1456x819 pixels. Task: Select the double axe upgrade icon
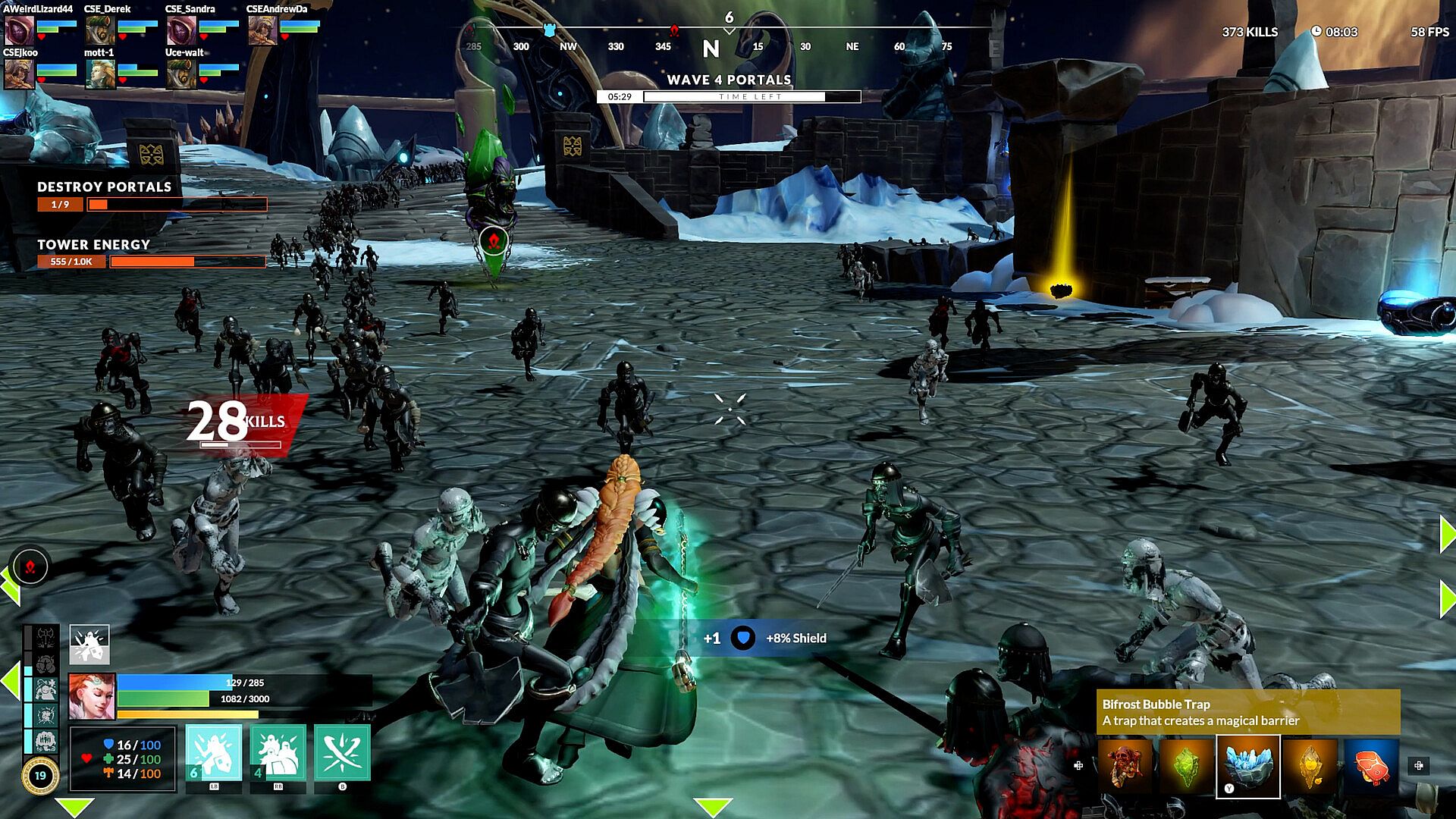click(x=46, y=637)
